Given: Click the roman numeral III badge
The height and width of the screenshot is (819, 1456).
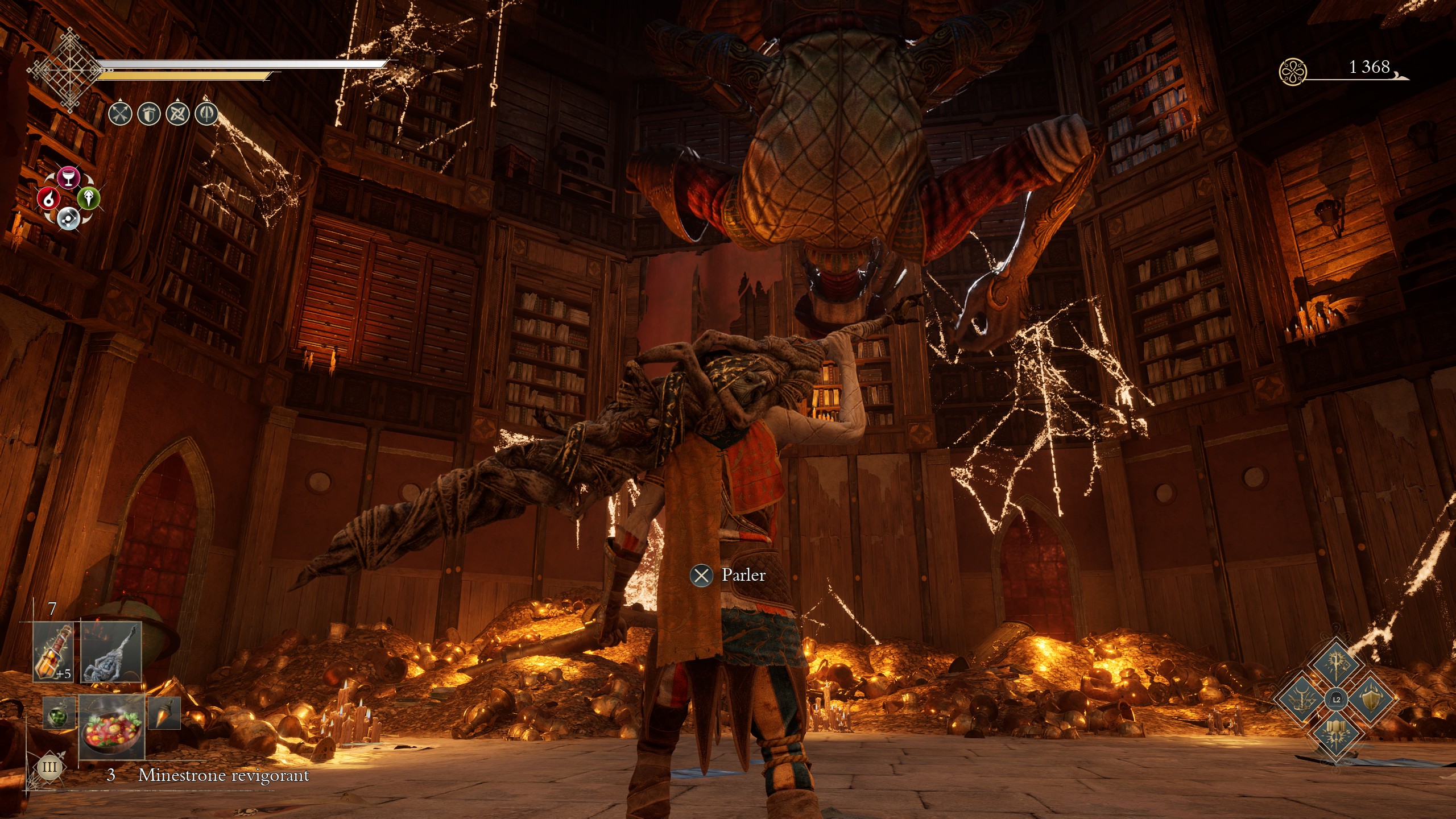Looking at the screenshot, I should pos(49,767).
